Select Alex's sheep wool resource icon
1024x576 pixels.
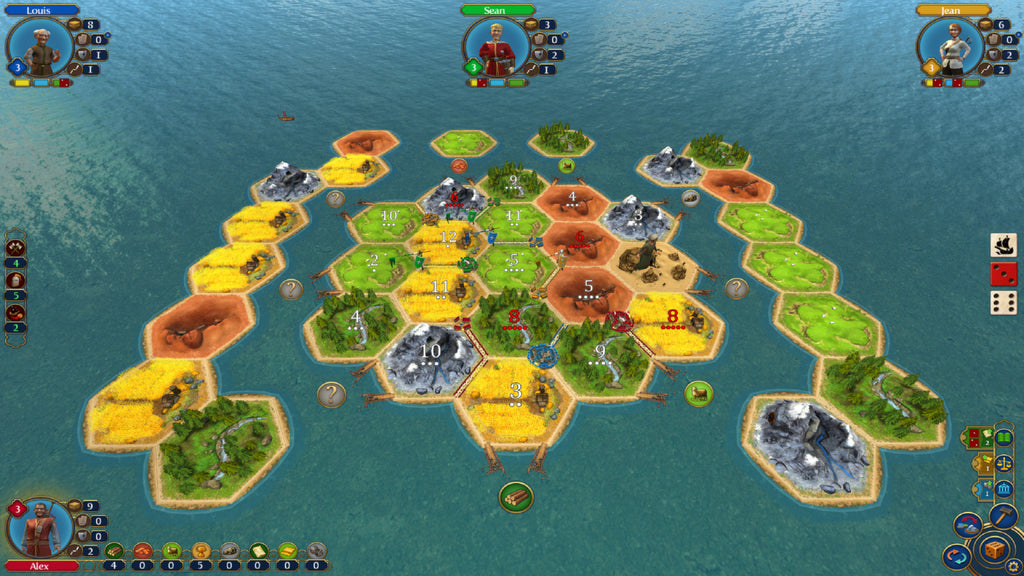click(x=172, y=550)
